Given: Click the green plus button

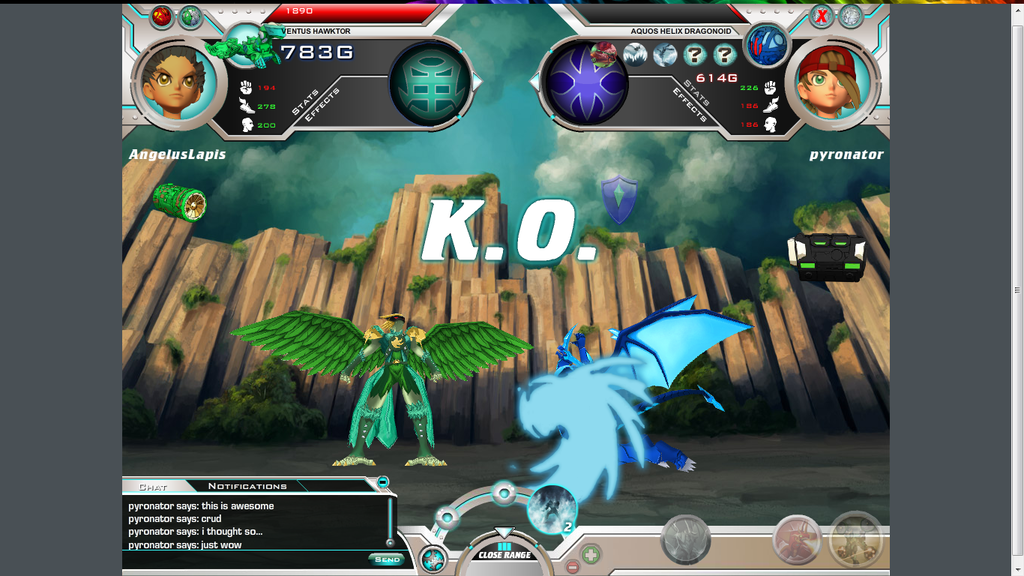Looking at the screenshot, I should click(591, 552).
